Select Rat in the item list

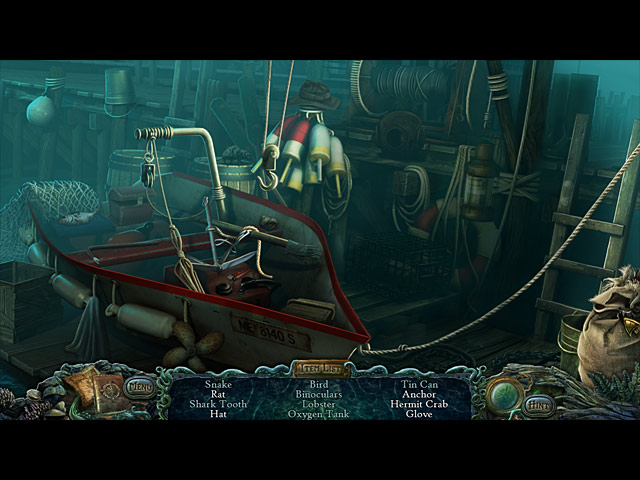pos(217,394)
